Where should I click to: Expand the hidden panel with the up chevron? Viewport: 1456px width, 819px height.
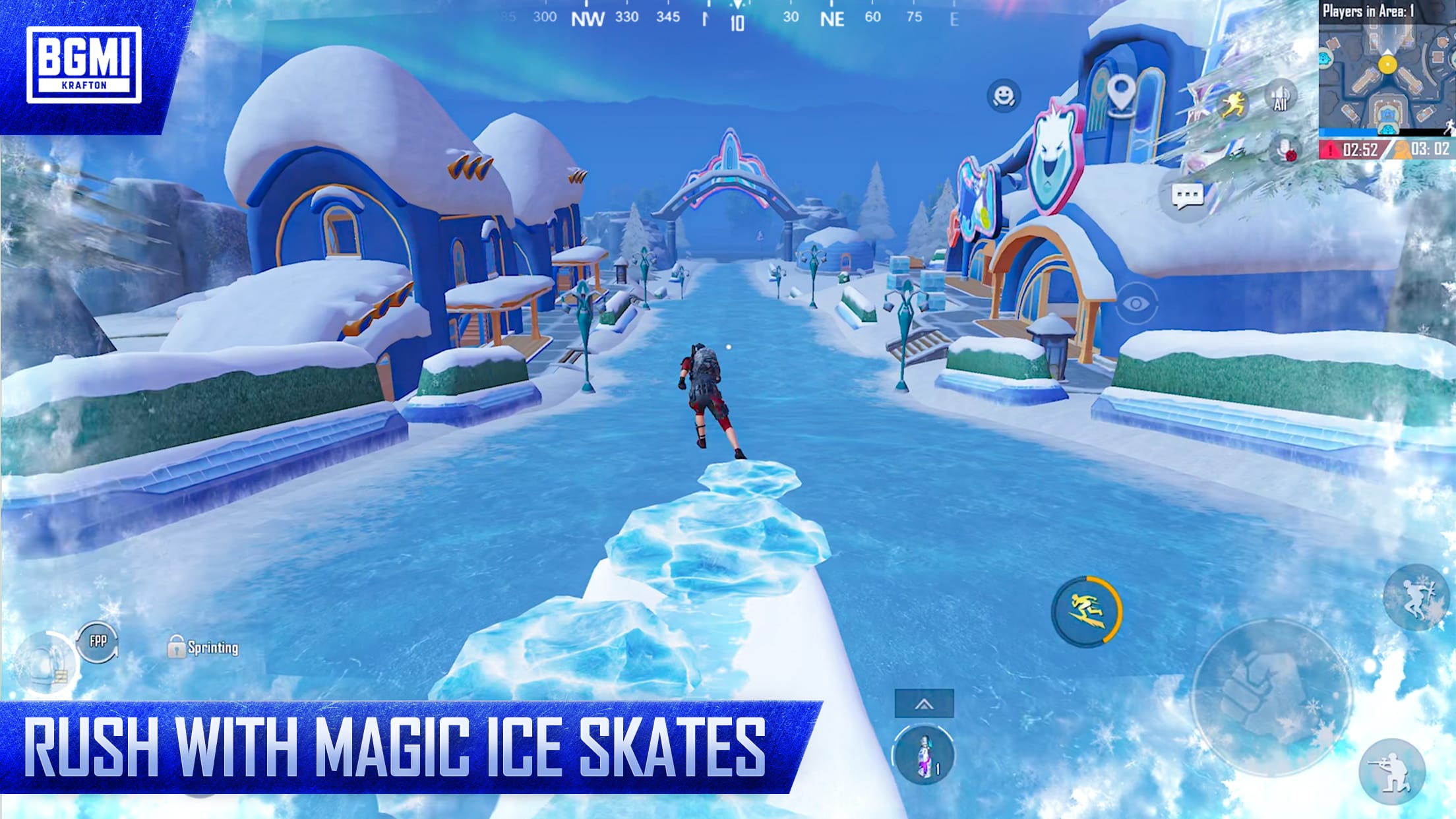(924, 704)
